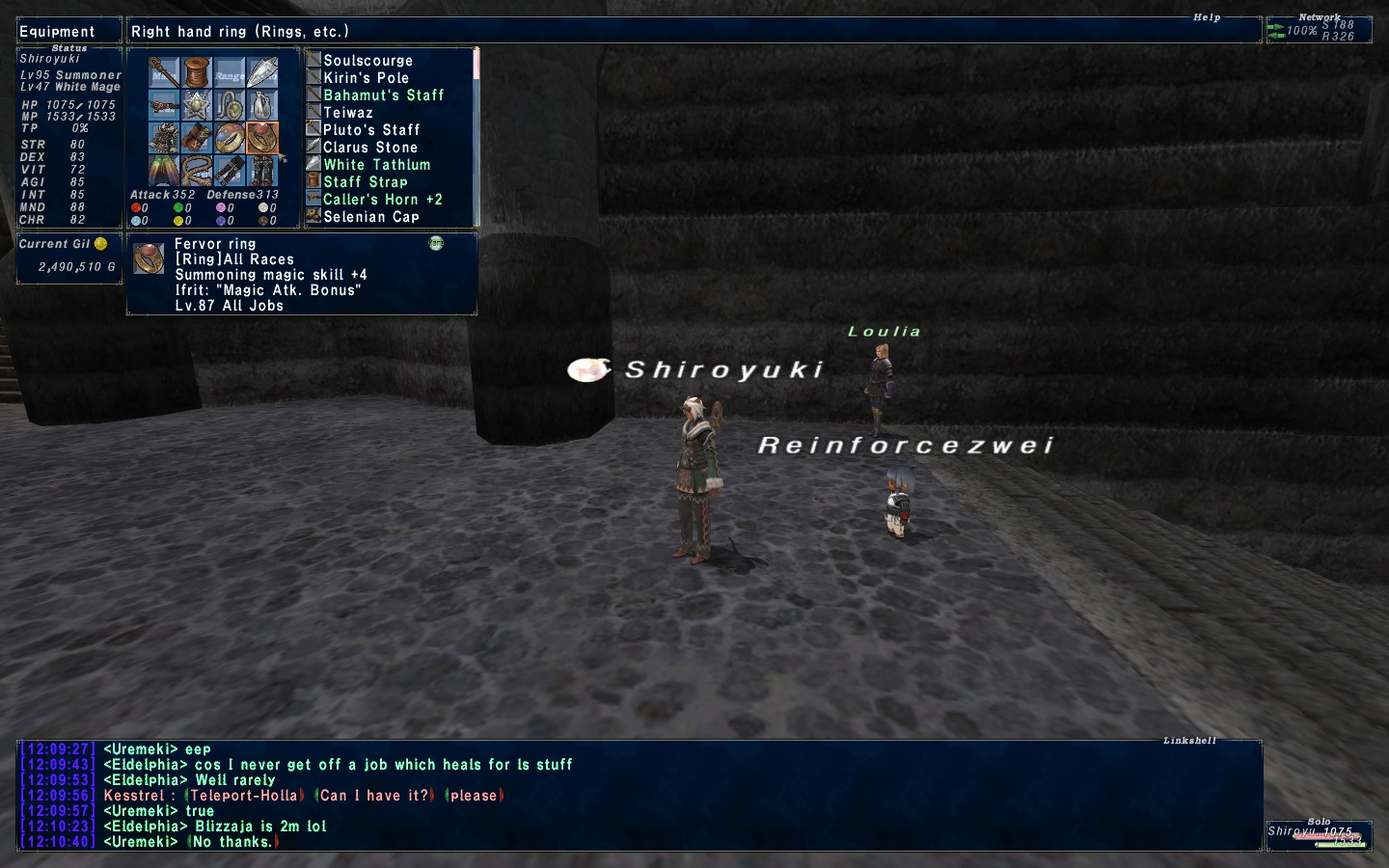Choose Pluto's Staff from the list
Image resolution: width=1389 pixels, height=868 pixels.
(x=371, y=130)
